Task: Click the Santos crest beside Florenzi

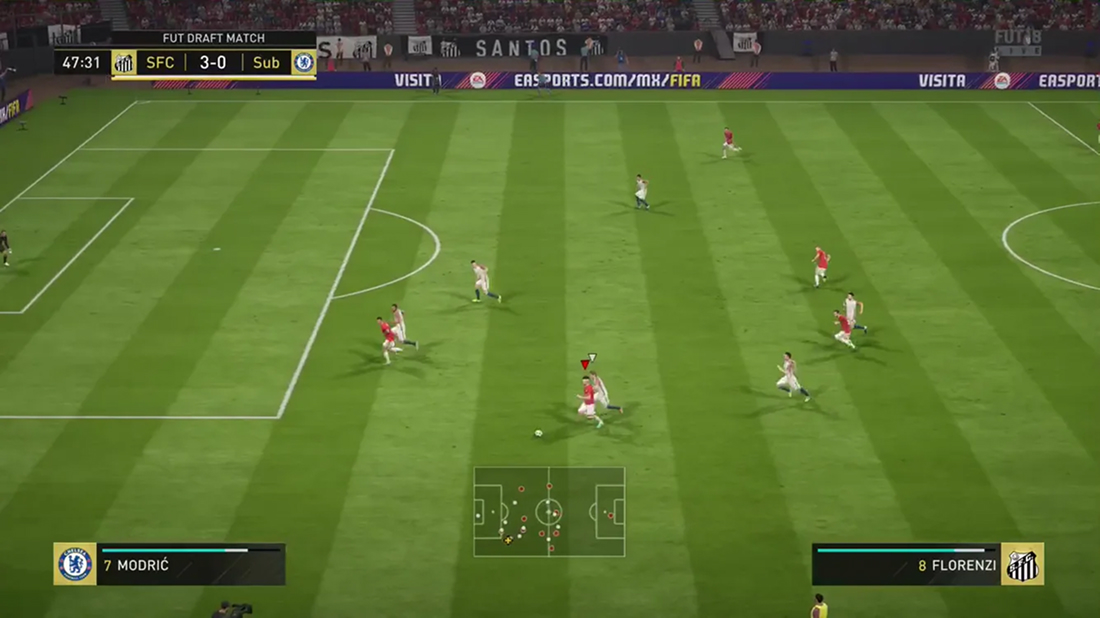Action: 1023,564
